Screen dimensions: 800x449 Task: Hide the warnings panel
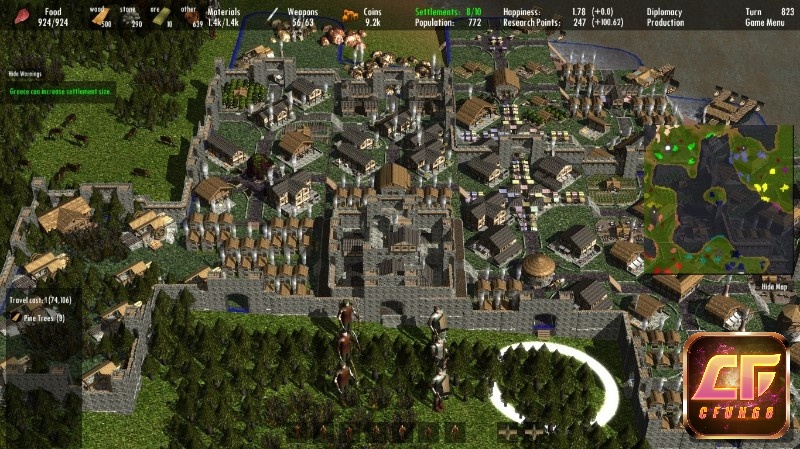tap(27, 74)
